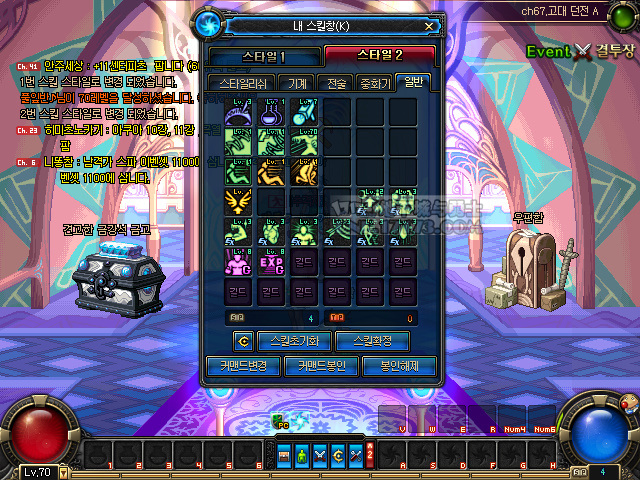Click the gold coin C button

click(243, 341)
